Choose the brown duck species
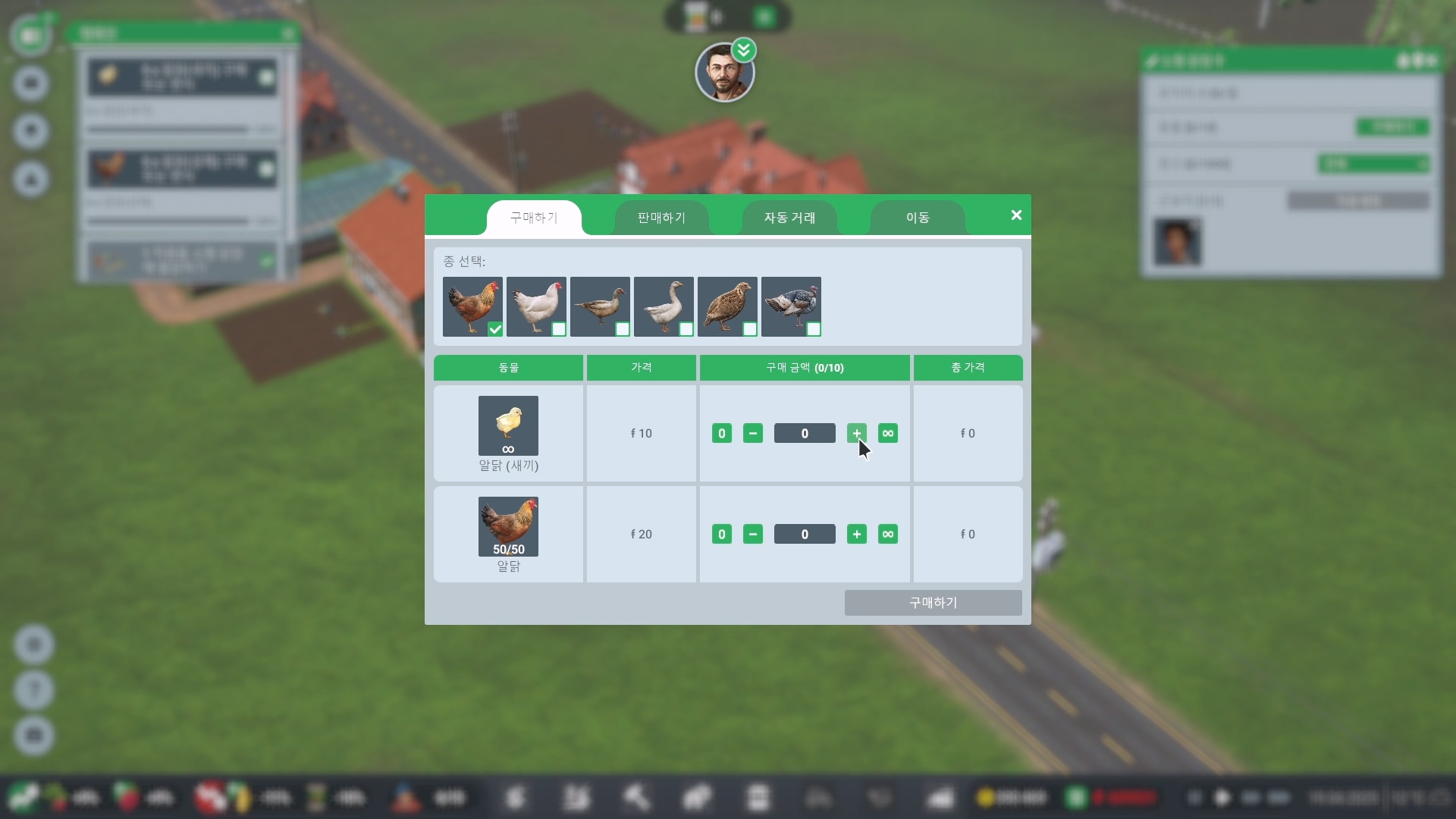This screenshot has width=1456, height=819. point(600,306)
